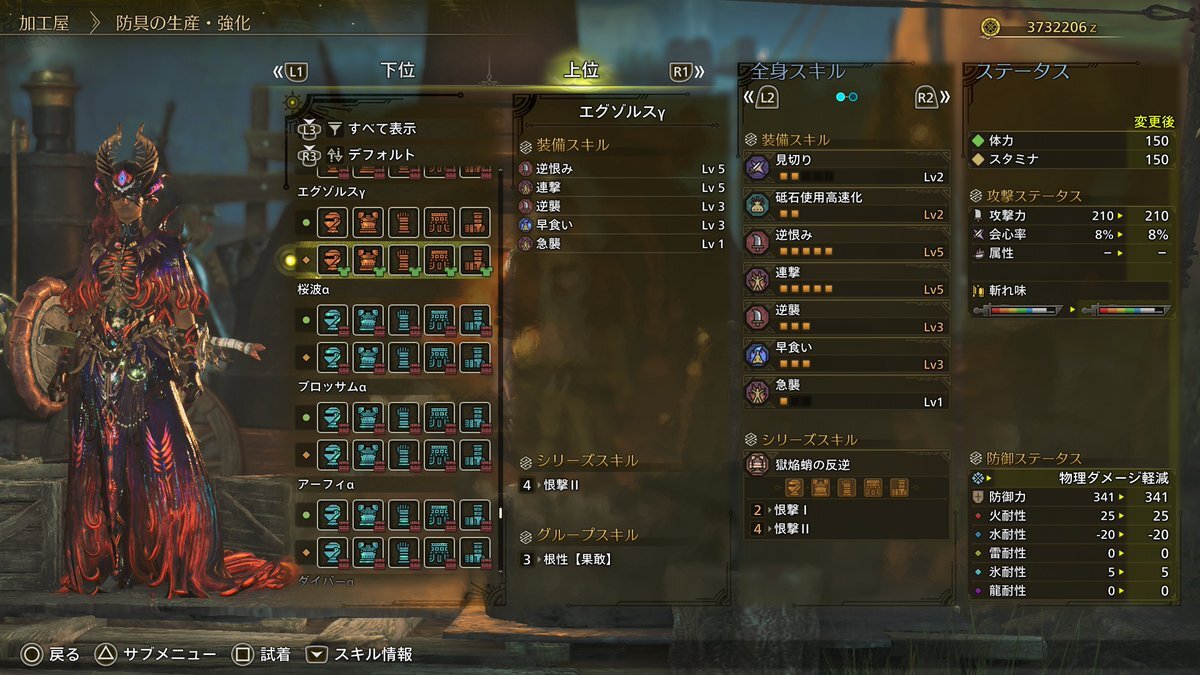
Task: Choose the 砥石使用高速化 skill row
Action: coord(846,205)
